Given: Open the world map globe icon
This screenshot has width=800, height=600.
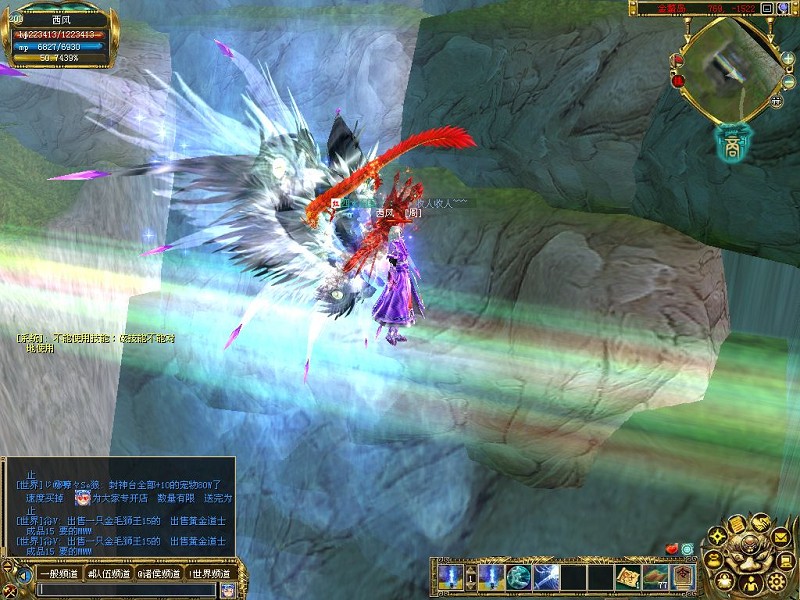Looking at the screenshot, I should point(784,8).
